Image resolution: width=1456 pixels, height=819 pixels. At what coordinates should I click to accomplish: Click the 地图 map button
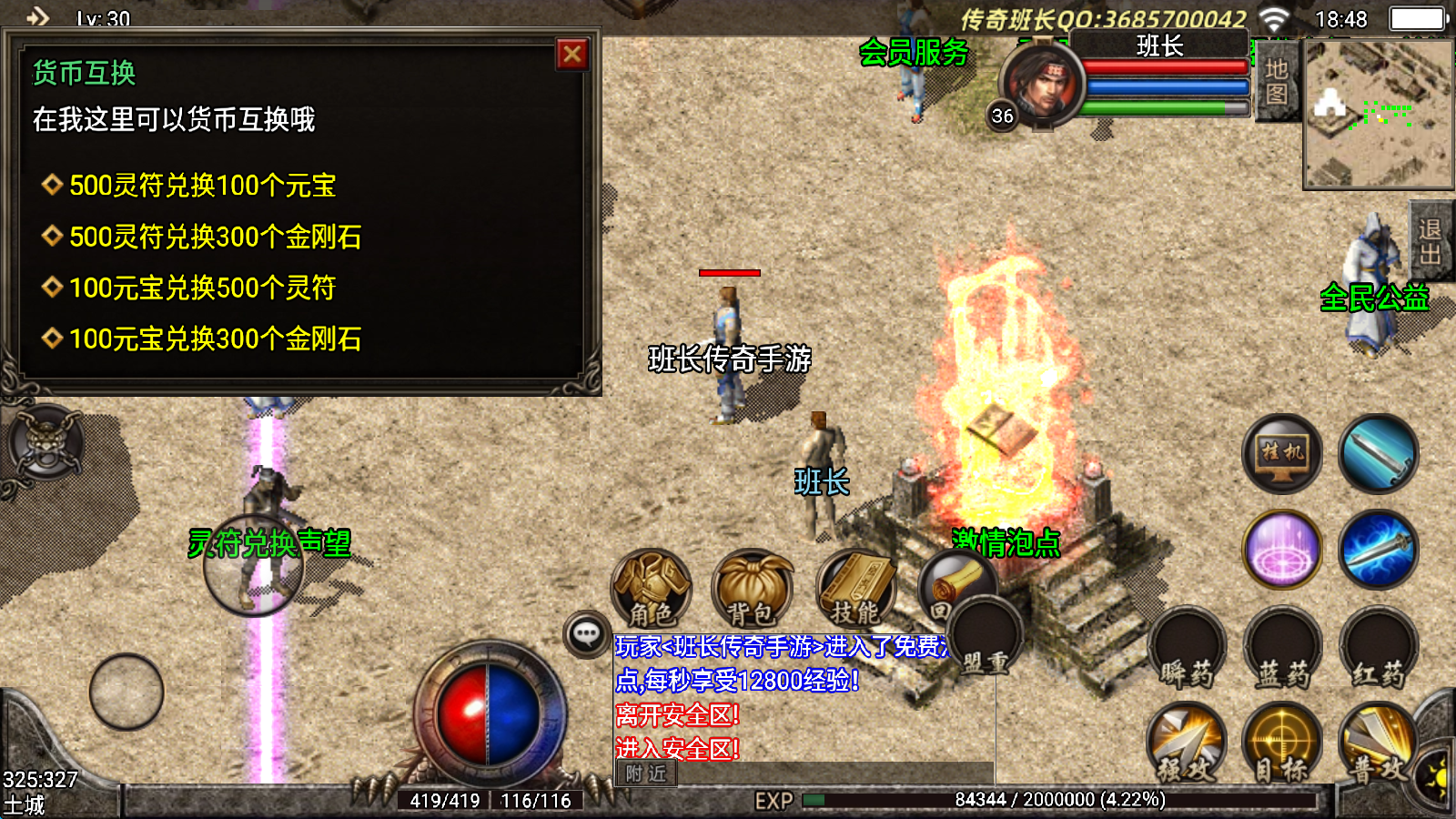click(x=1277, y=82)
